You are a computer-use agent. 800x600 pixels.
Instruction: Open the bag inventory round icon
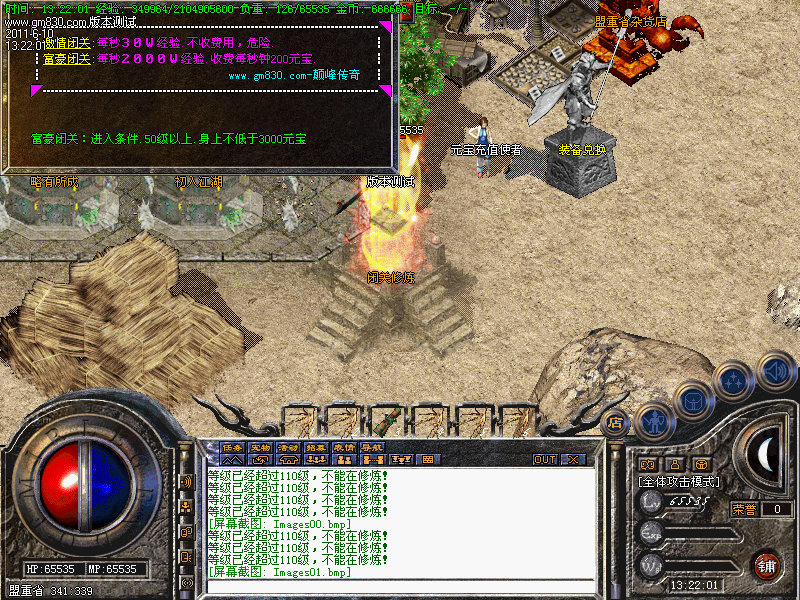tap(693, 400)
